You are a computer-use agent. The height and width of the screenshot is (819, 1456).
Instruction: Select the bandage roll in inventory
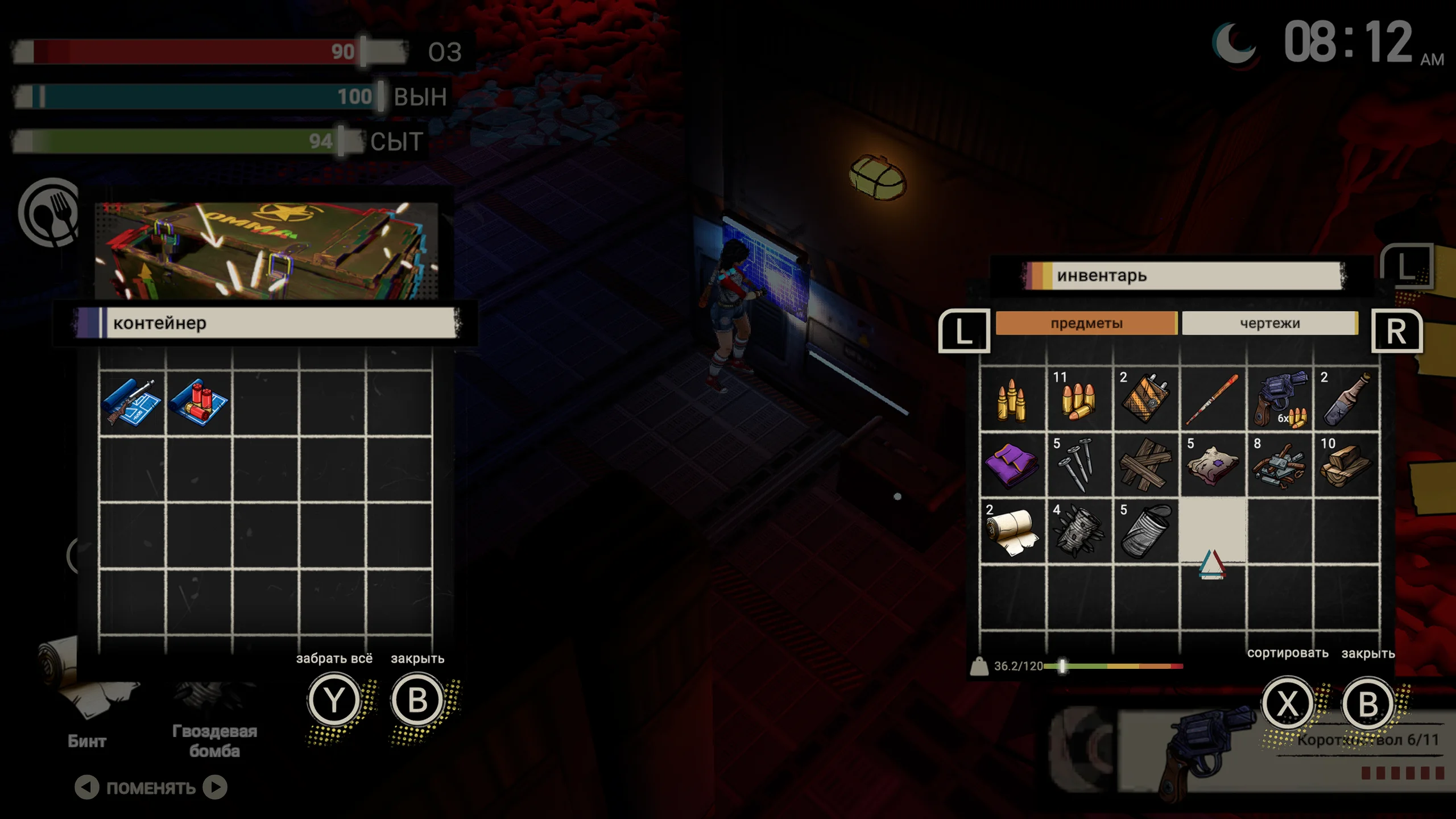point(1012,531)
